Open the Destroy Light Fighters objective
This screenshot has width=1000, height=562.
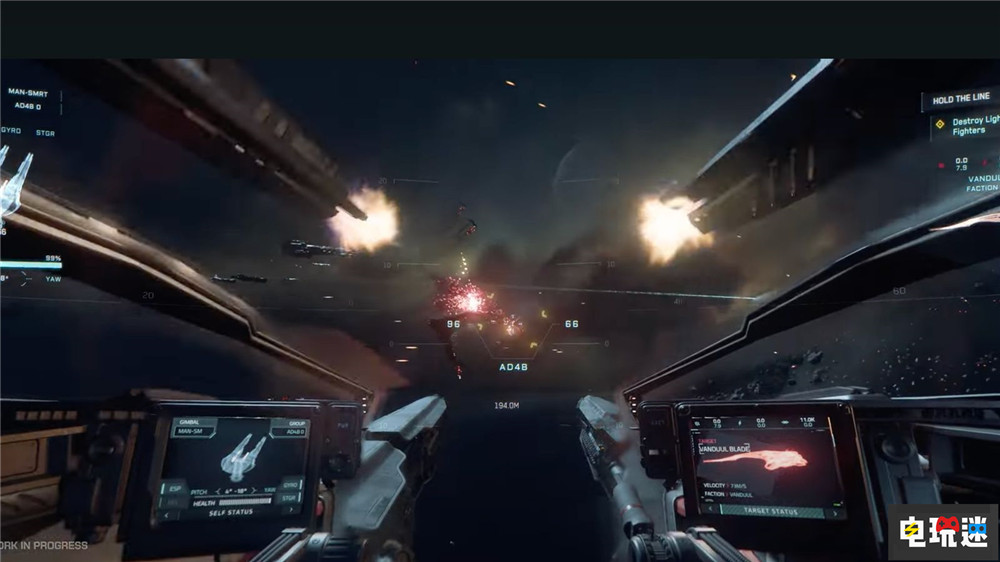click(968, 125)
